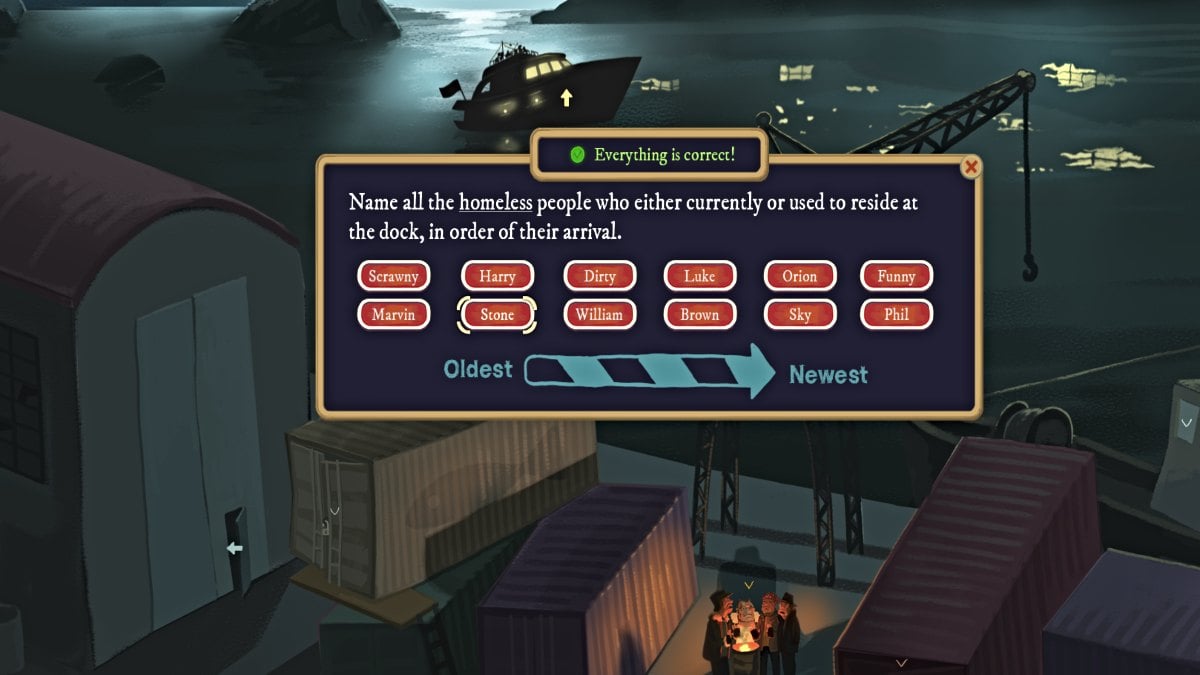Close the puzzle dialog with the X
Screen dimensions: 1200x675
click(x=970, y=168)
